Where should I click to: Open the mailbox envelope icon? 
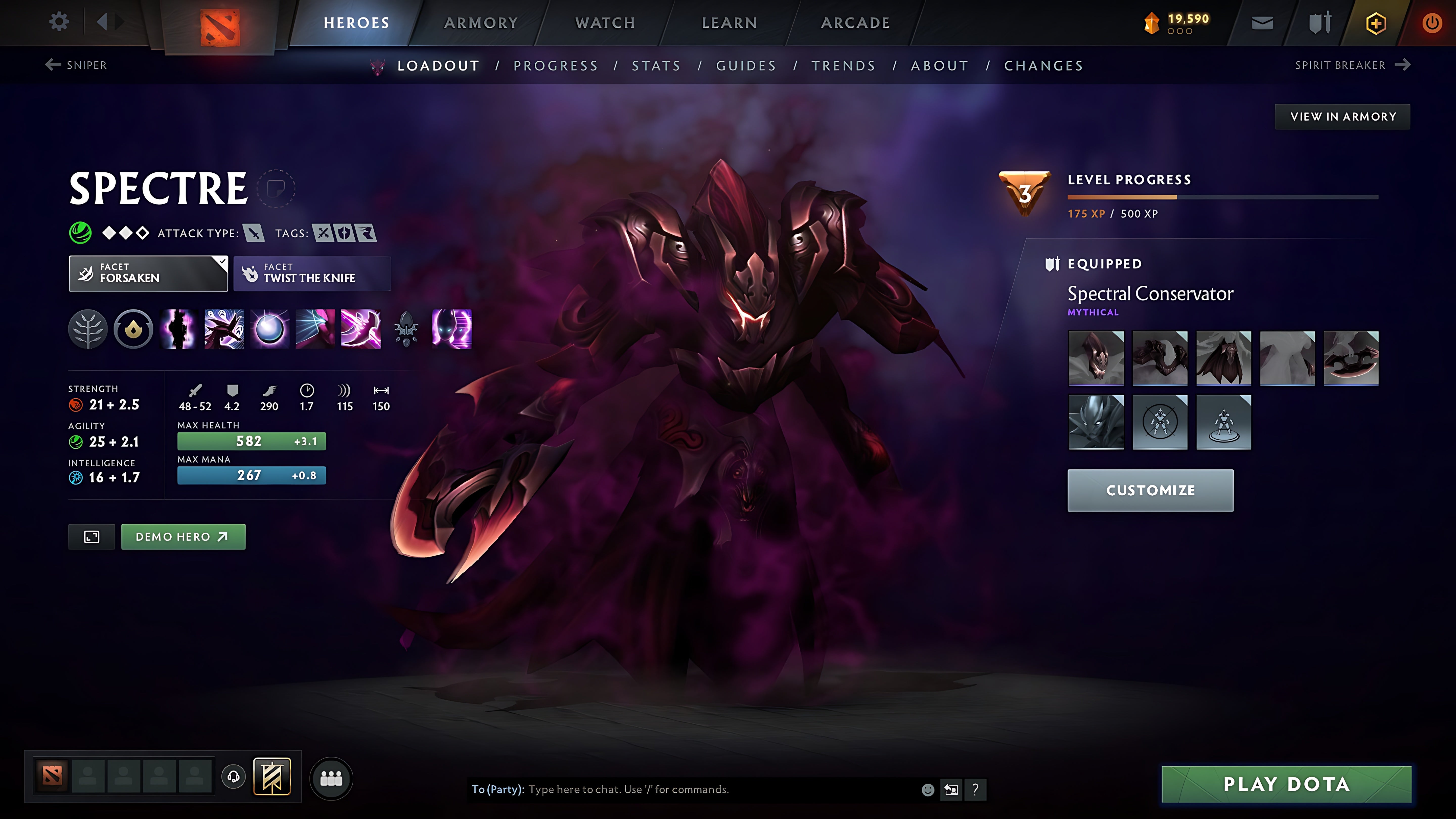[x=1262, y=22]
